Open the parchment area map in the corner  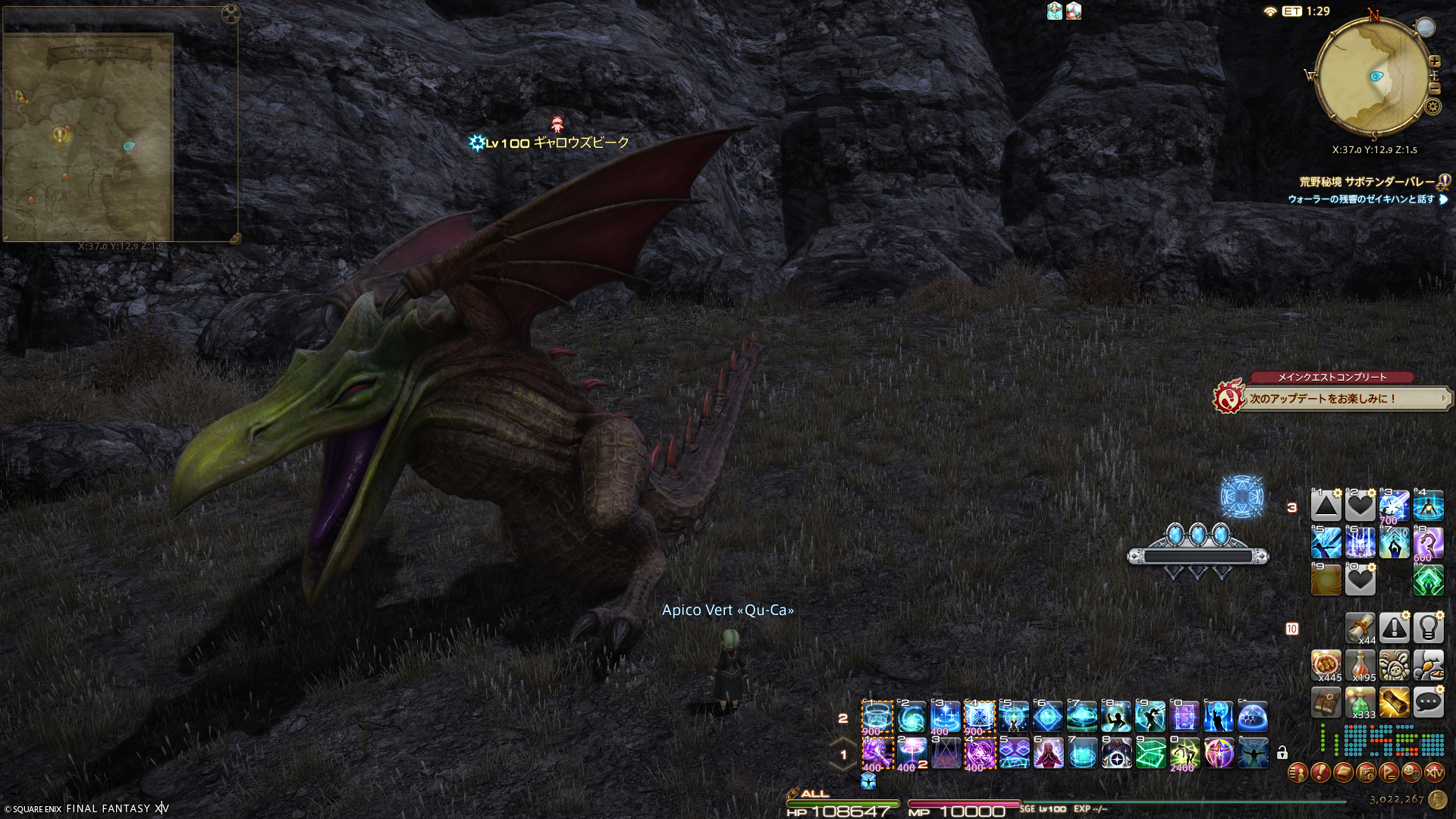87,136
